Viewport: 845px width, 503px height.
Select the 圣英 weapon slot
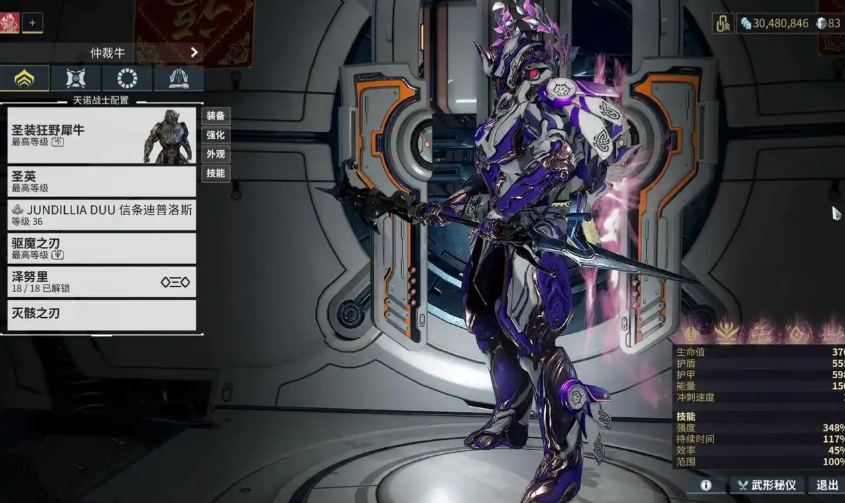point(101,181)
